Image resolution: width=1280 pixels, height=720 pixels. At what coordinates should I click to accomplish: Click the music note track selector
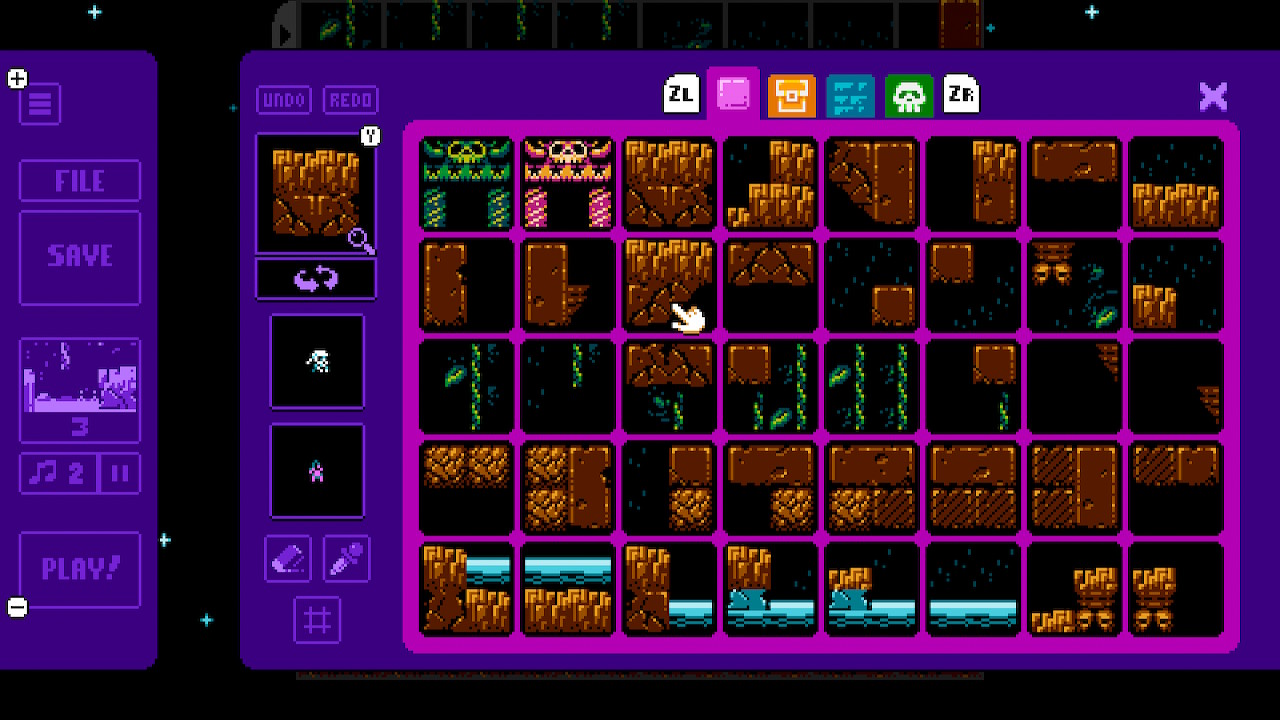click(60, 474)
